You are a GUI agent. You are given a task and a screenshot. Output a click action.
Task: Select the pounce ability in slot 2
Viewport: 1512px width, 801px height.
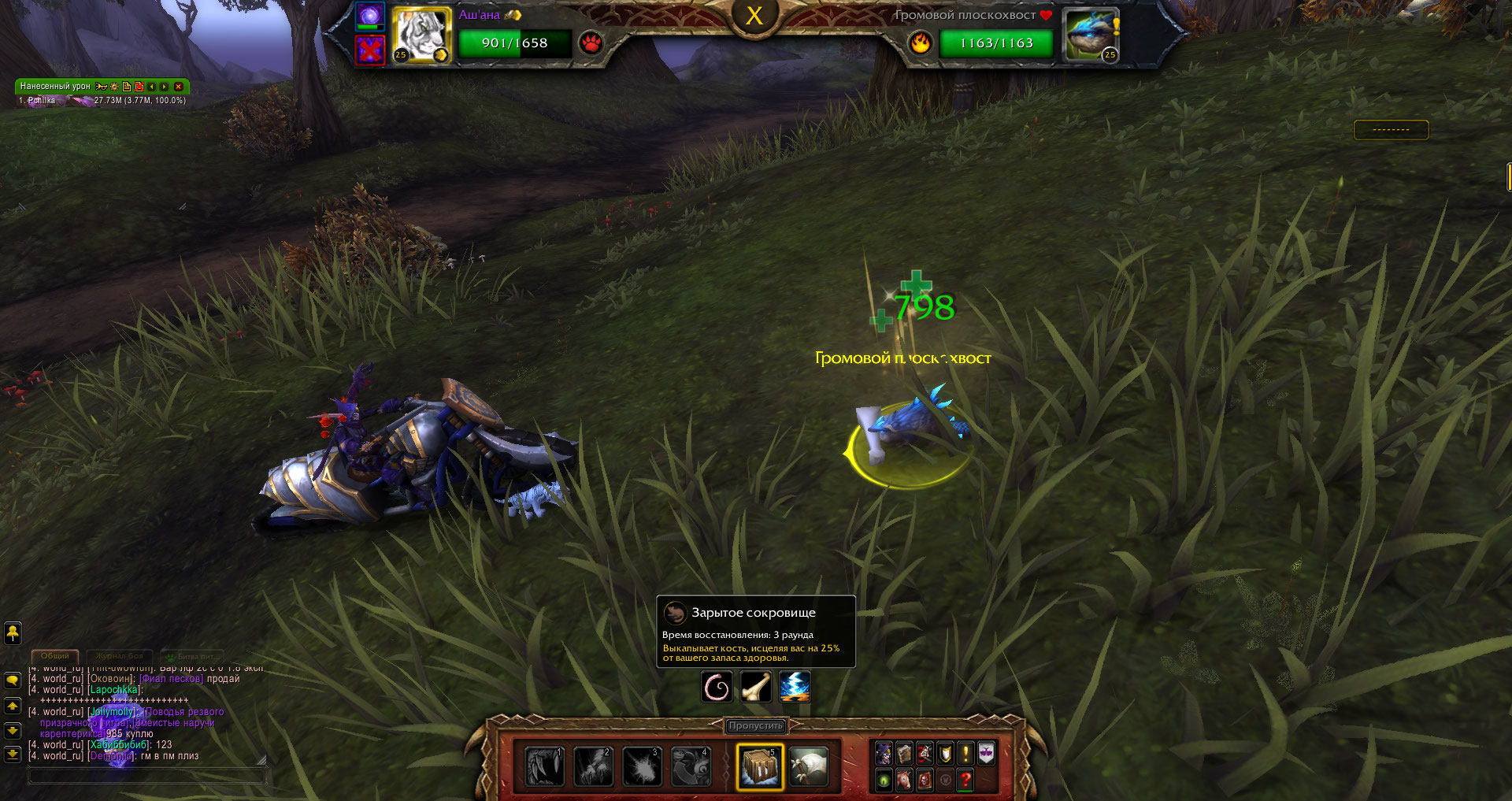pos(593,766)
